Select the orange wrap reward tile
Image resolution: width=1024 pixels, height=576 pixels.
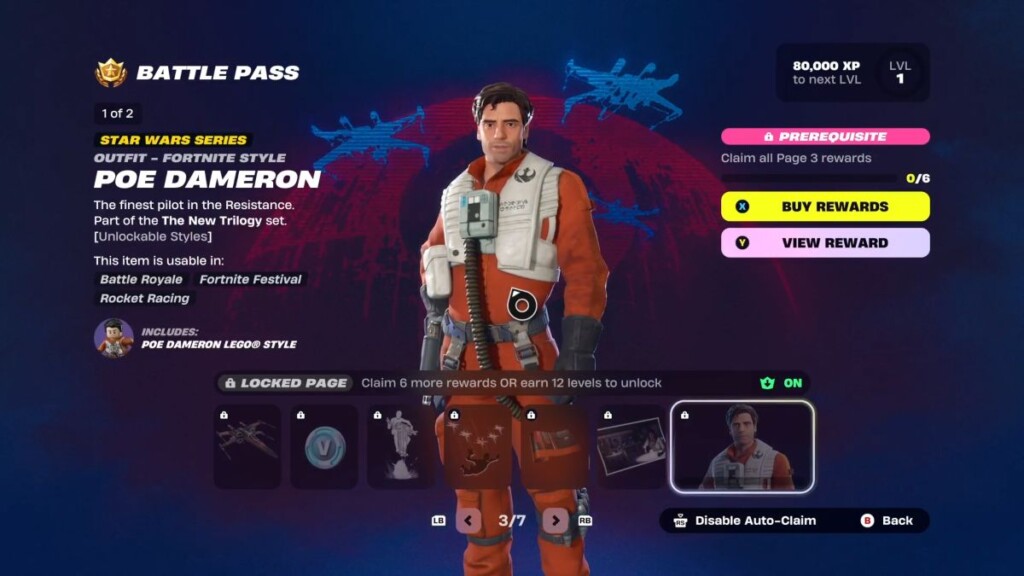tap(554, 446)
